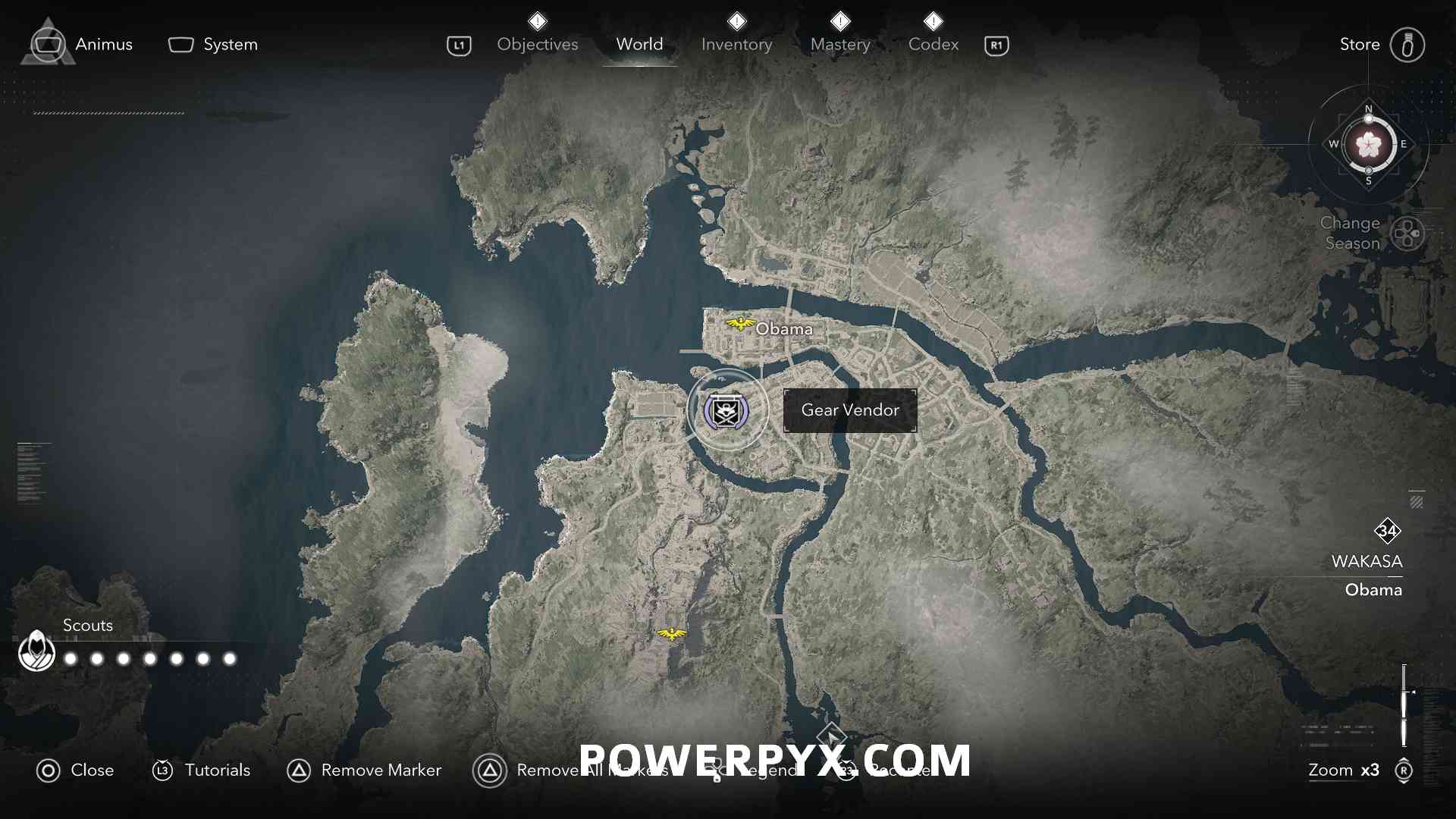Go to the Mastery tab

(x=840, y=44)
